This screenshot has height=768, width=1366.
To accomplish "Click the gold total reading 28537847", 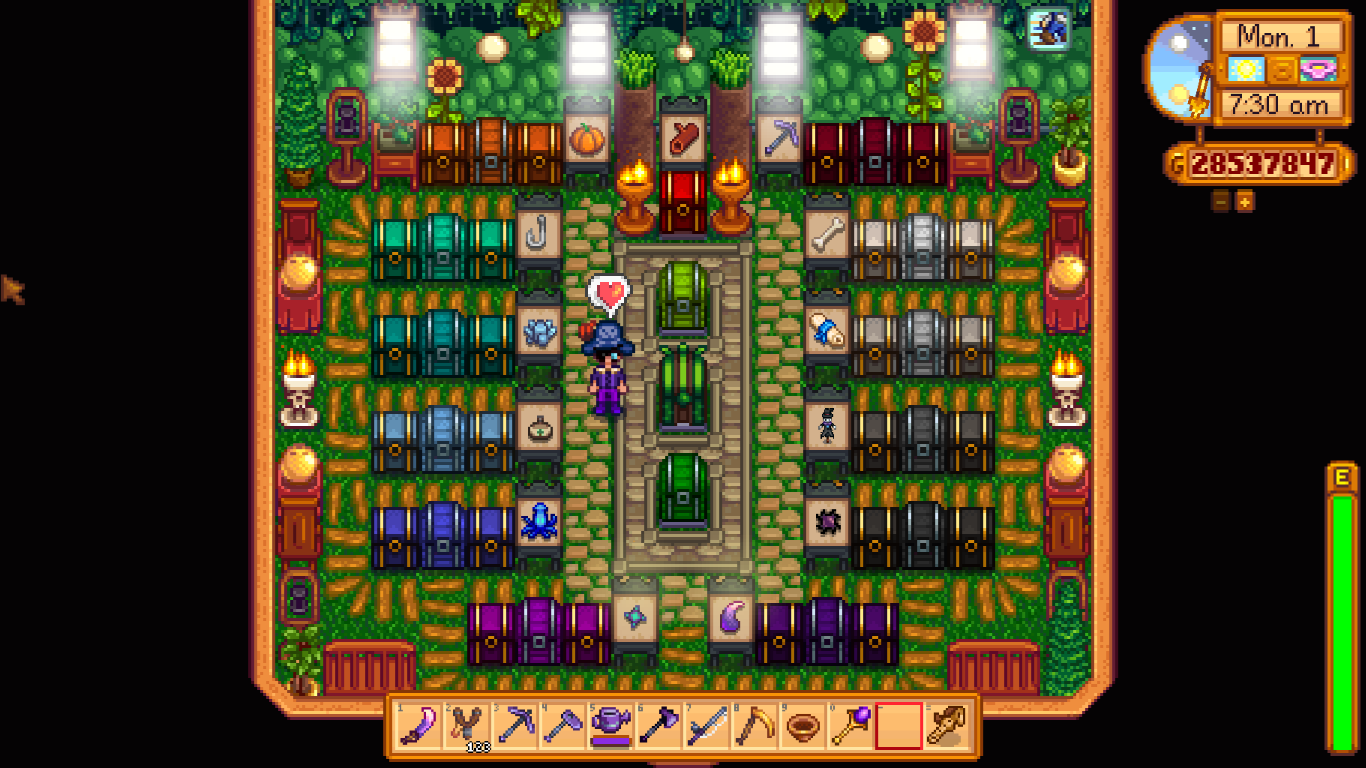I will point(1262,163).
